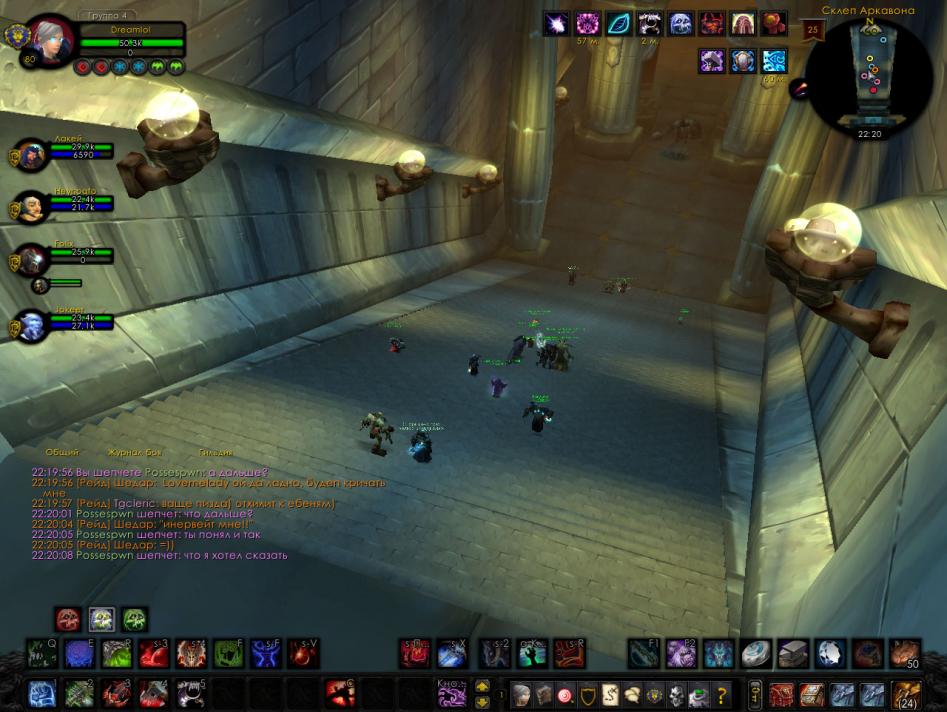The height and width of the screenshot is (712, 947).
Task: Open the Гильдия chat tab
Action: [x=216, y=453]
